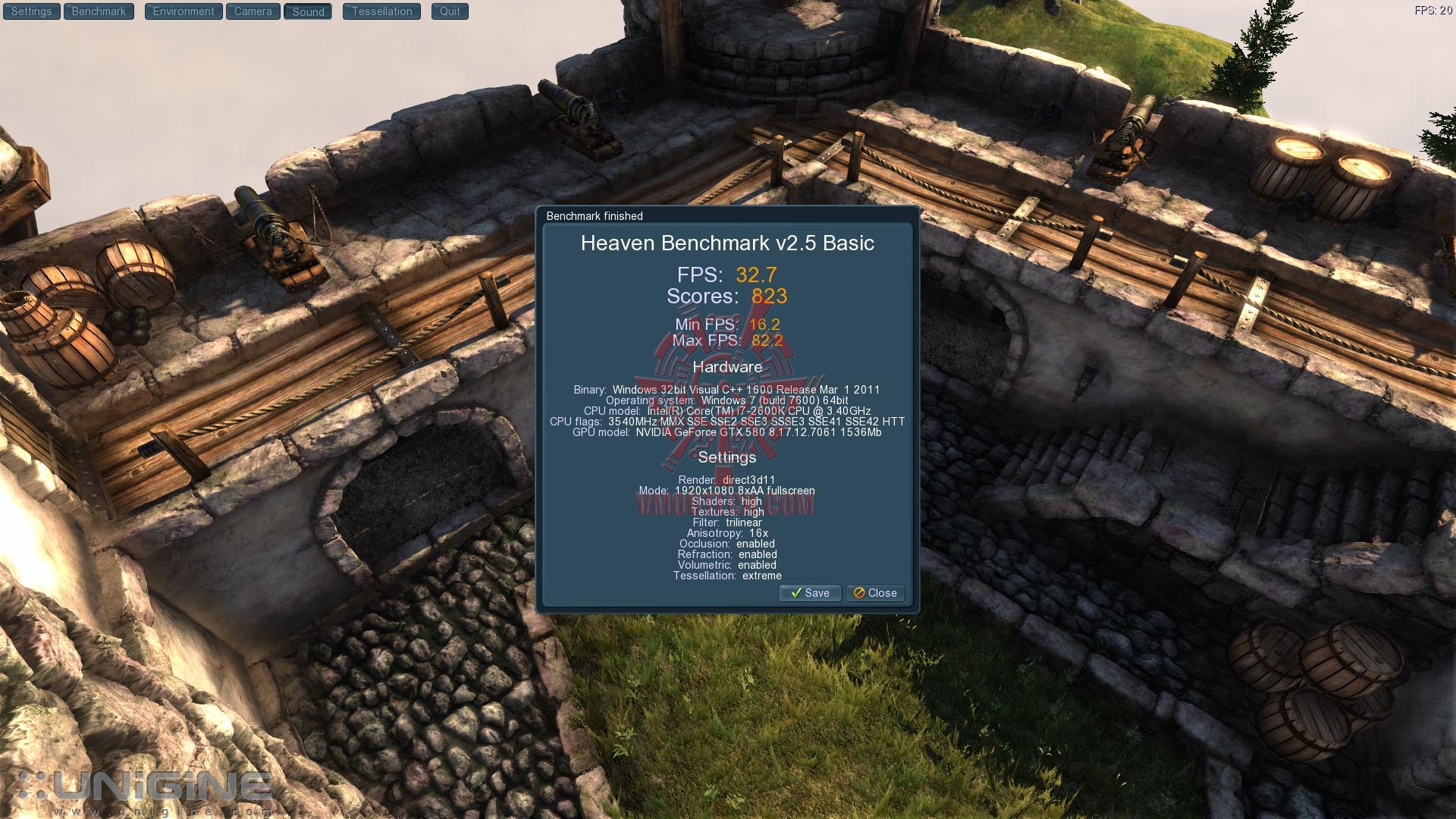
Task: Open the Environment options
Action: (184, 11)
